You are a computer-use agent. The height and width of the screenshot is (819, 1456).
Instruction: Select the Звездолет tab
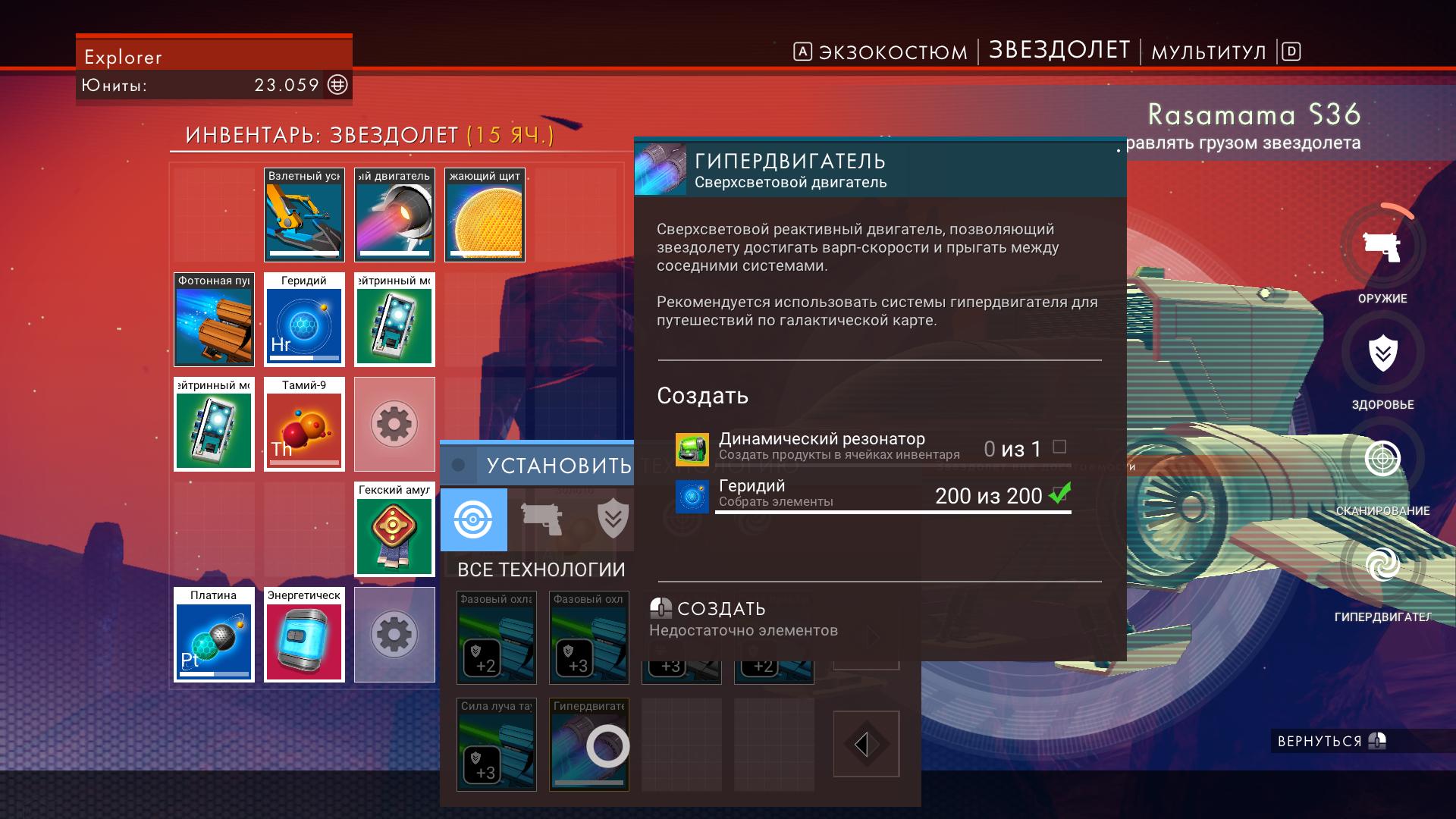pyautogui.click(x=1059, y=50)
